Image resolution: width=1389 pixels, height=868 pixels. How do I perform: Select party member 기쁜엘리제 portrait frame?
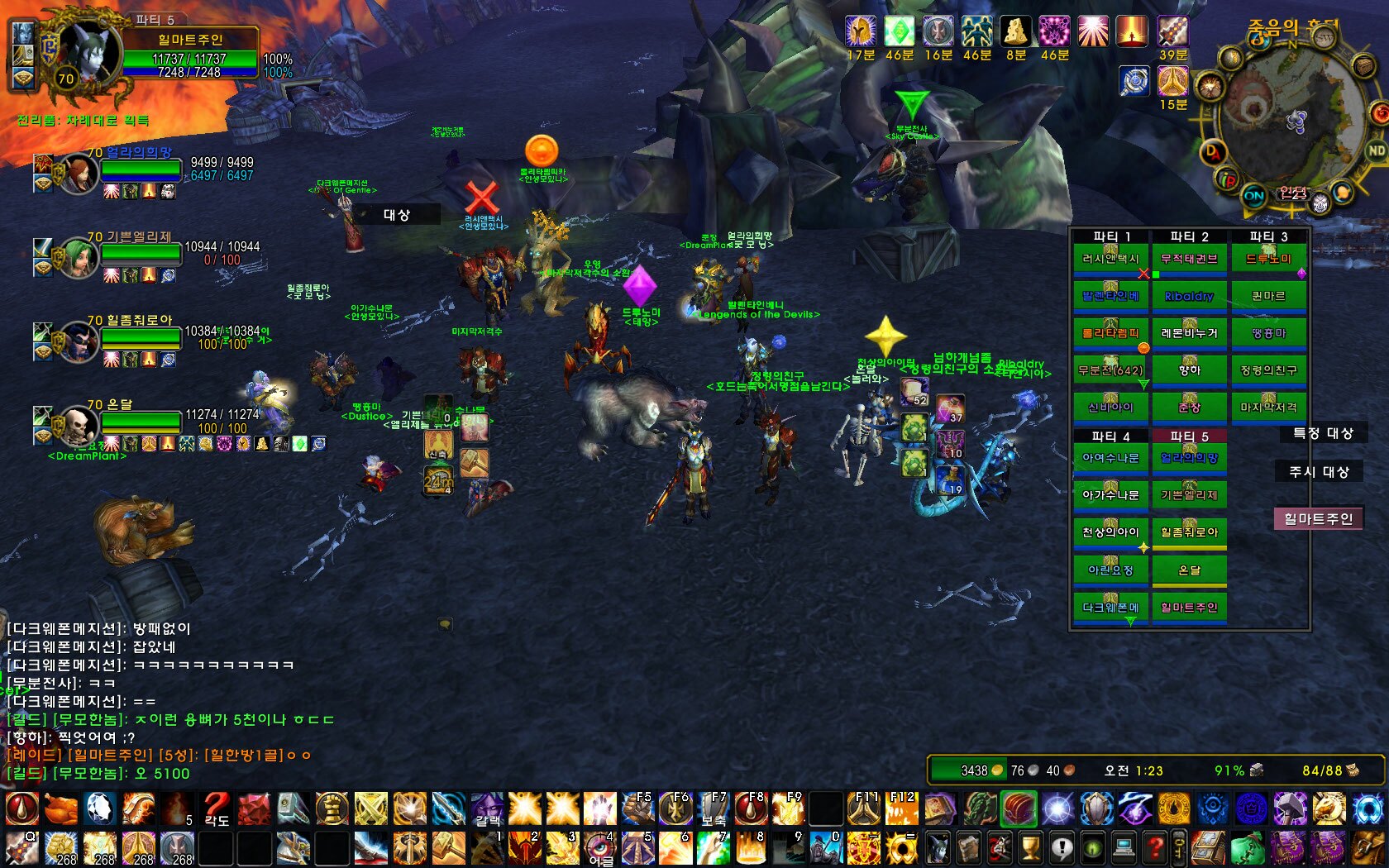coord(79,258)
